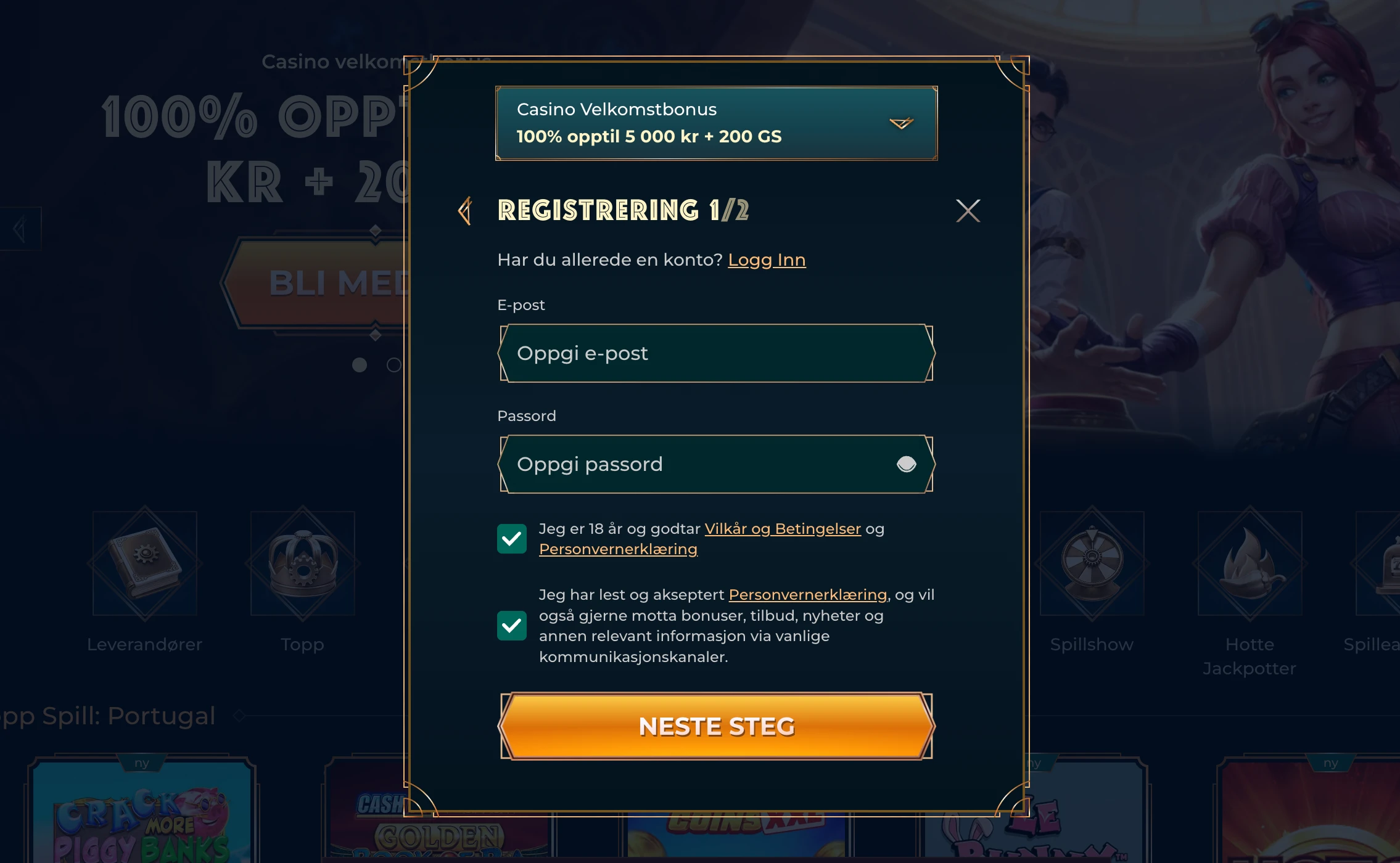Click the Oppgi e-post input field
This screenshot has height=863, width=1400.
click(715, 353)
